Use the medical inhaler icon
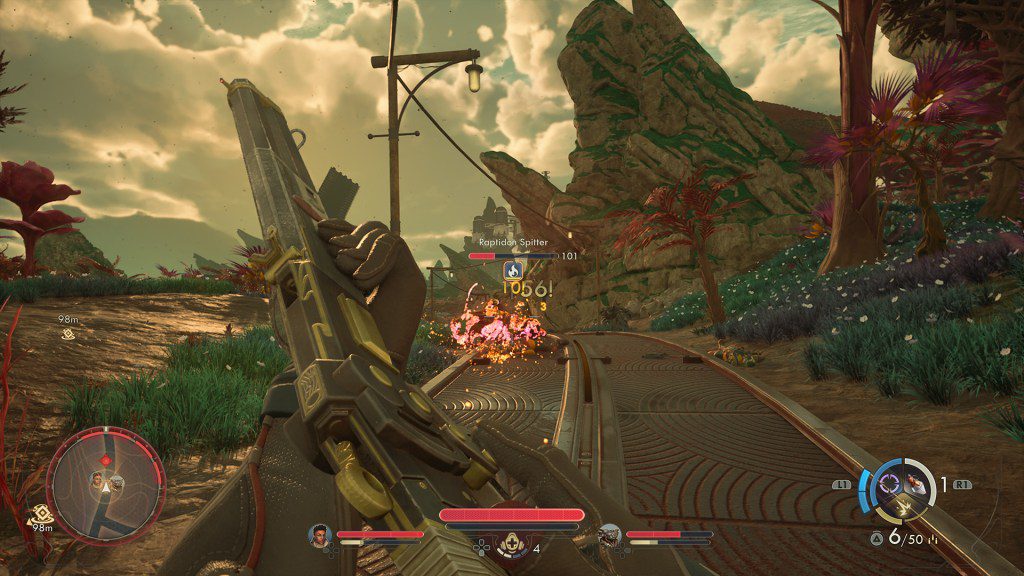1024x576 pixels. pos(512,546)
